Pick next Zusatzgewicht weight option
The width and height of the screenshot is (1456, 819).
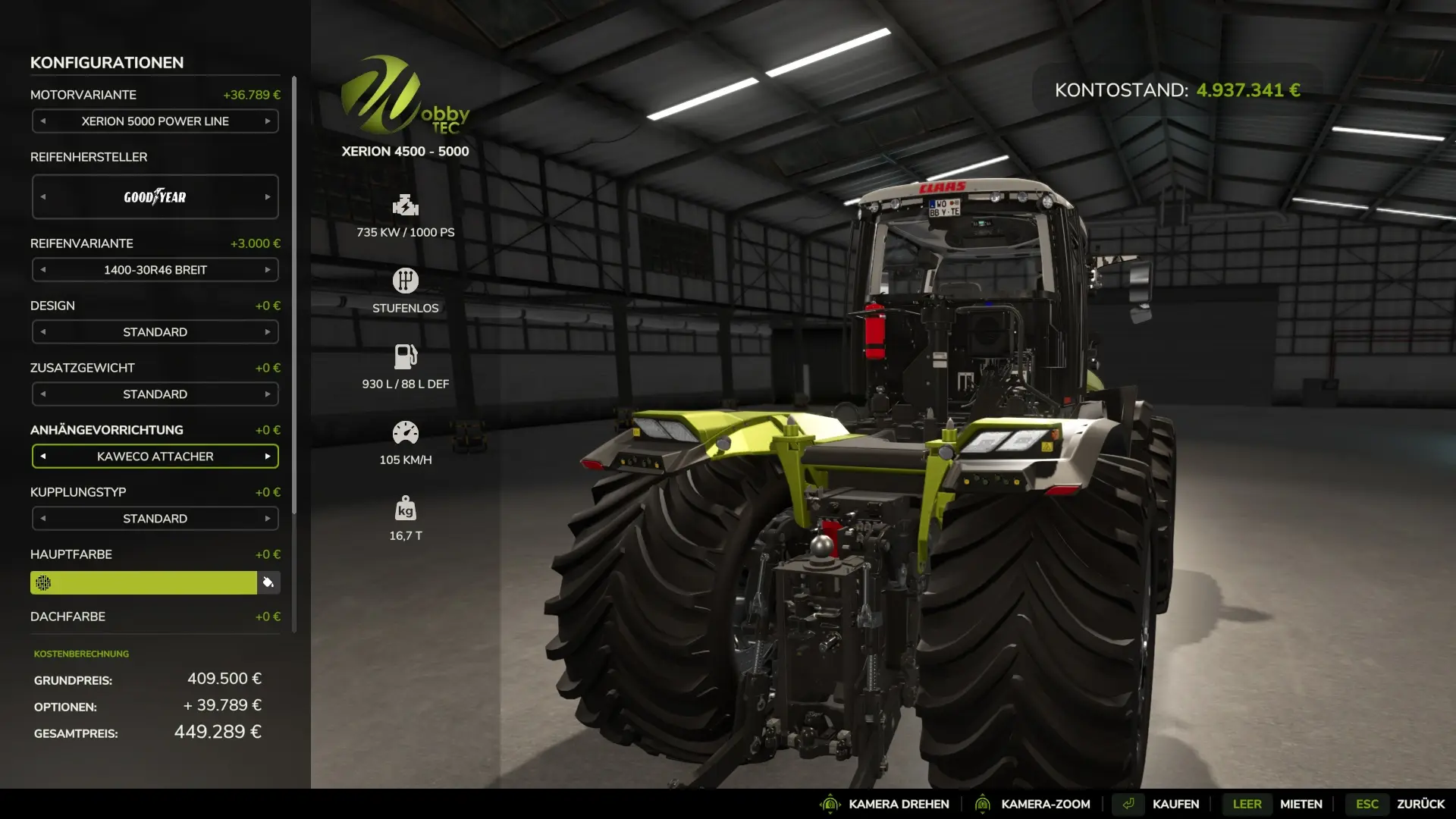(x=268, y=394)
